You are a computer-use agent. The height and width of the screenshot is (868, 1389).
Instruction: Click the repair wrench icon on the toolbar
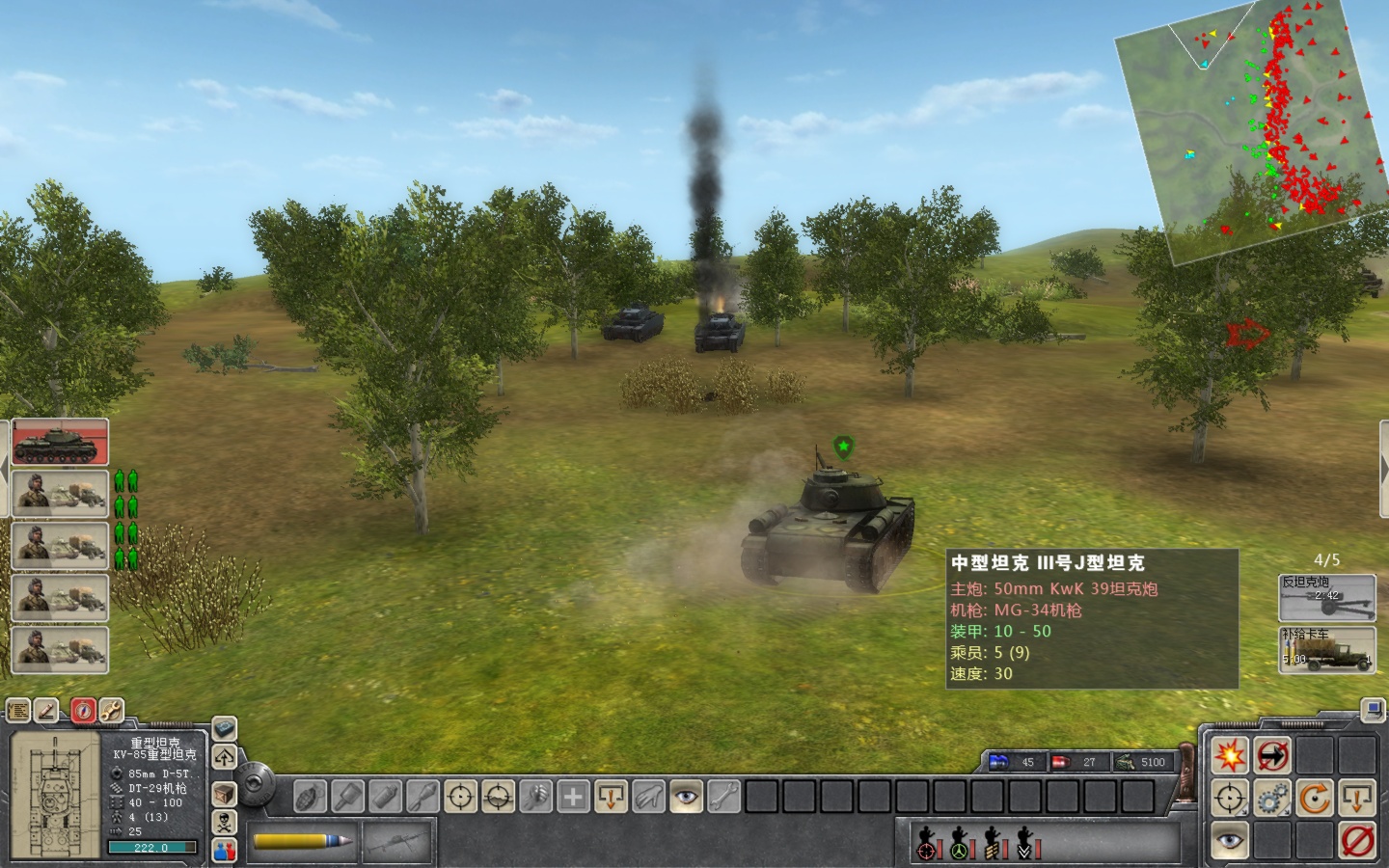click(x=722, y=798)
